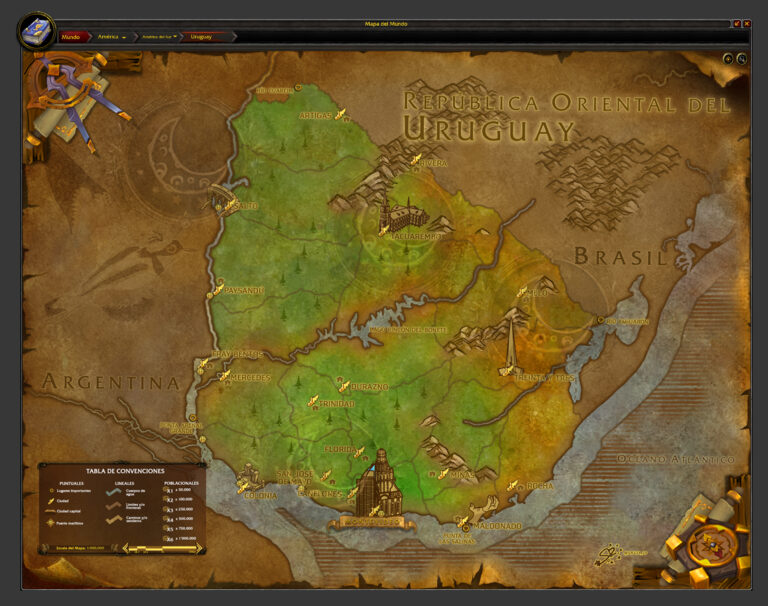Select the Uruguay breadcrumb
Image resolution: width=768 pixels, height=606 pixels.
click(x=203, y=36)
